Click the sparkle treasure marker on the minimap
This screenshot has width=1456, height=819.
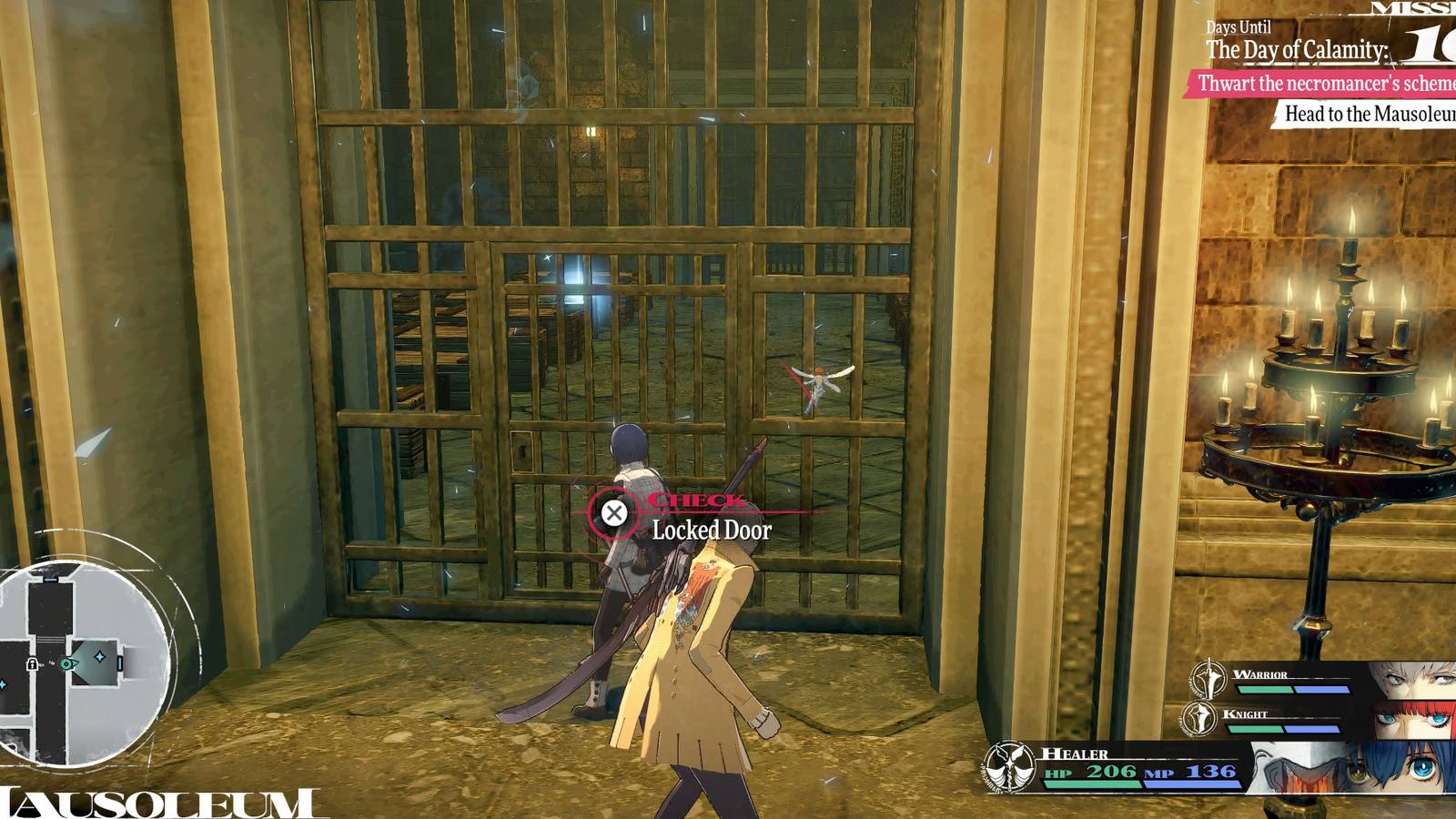pyautogui.click(x=99, y=656)
